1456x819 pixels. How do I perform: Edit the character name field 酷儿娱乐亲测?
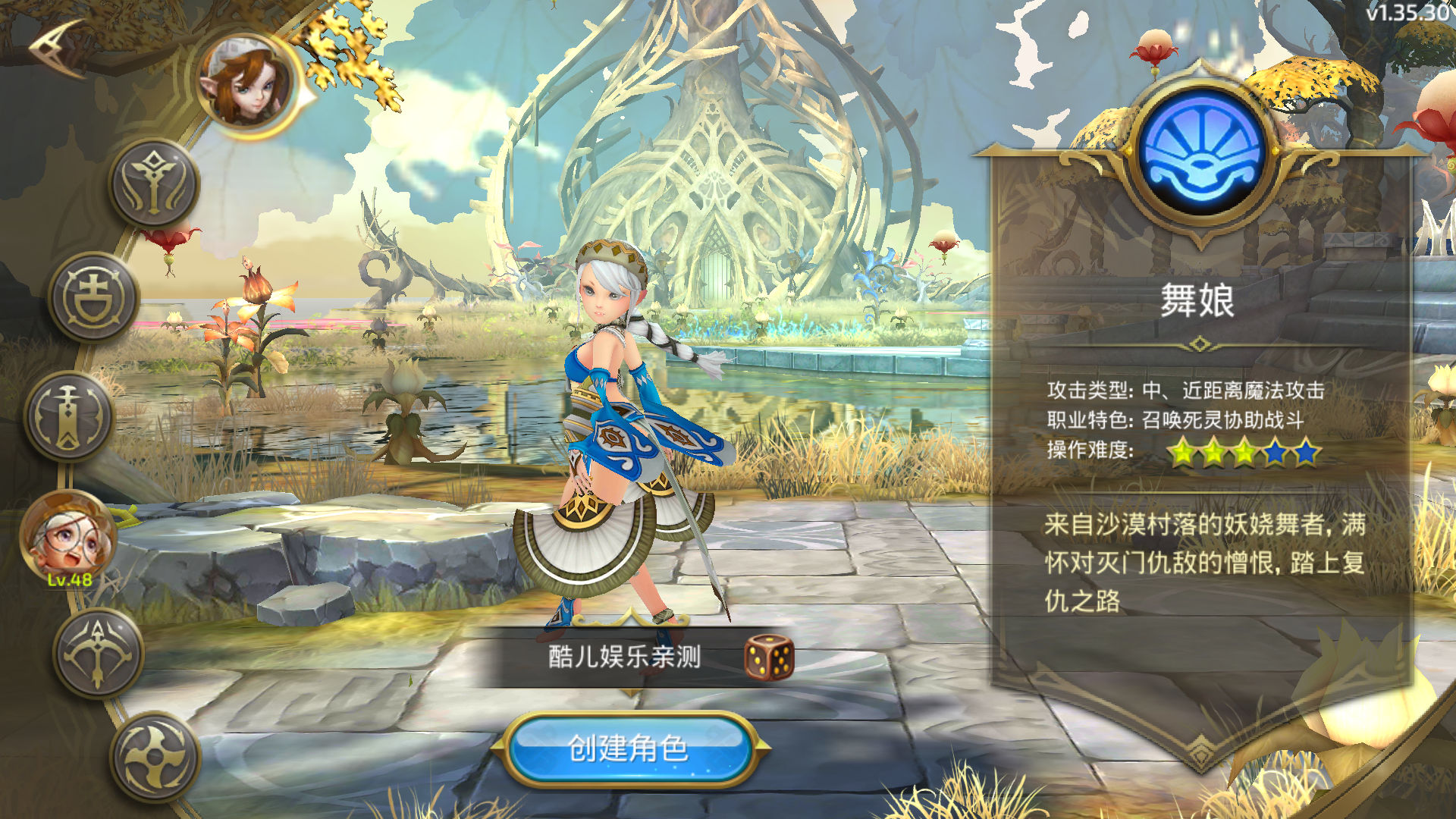[x=623, y=657]
